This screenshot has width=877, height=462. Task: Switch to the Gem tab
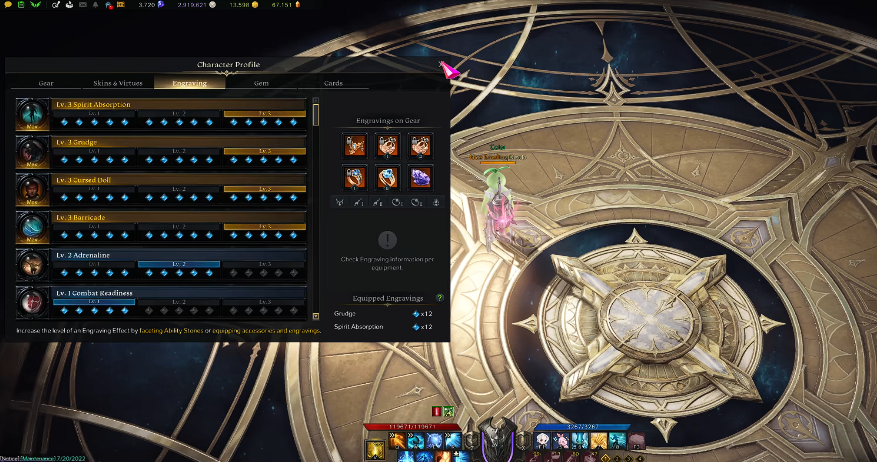pos(261,83)
